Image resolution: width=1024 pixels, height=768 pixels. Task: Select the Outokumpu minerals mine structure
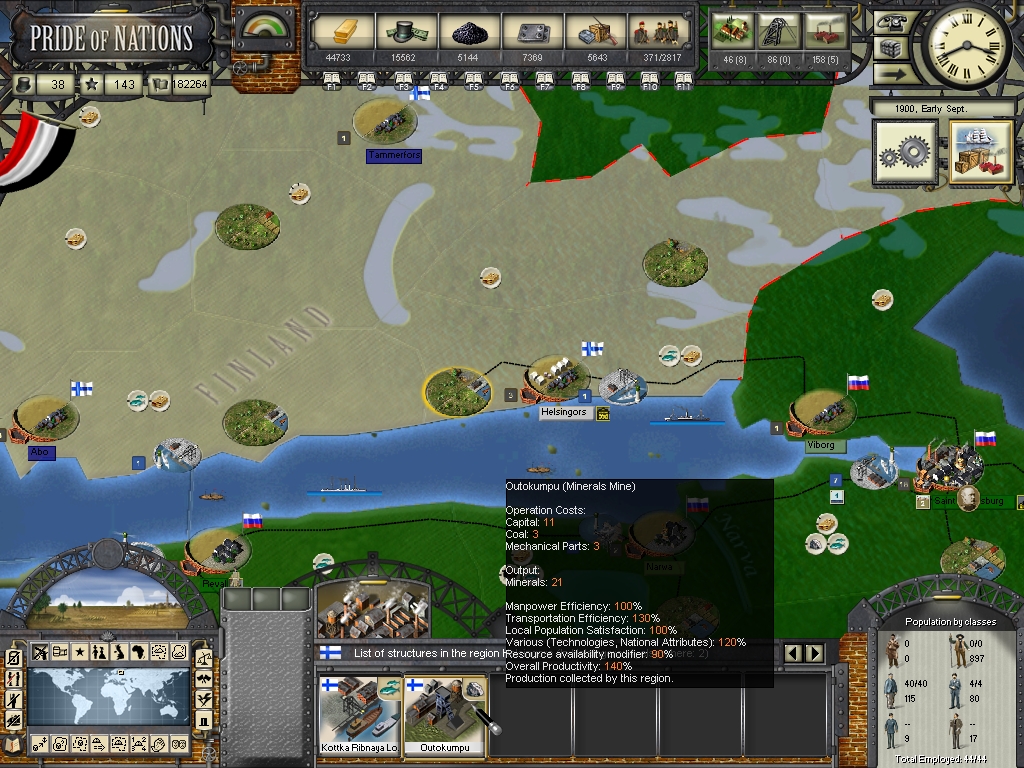[444, 714]
